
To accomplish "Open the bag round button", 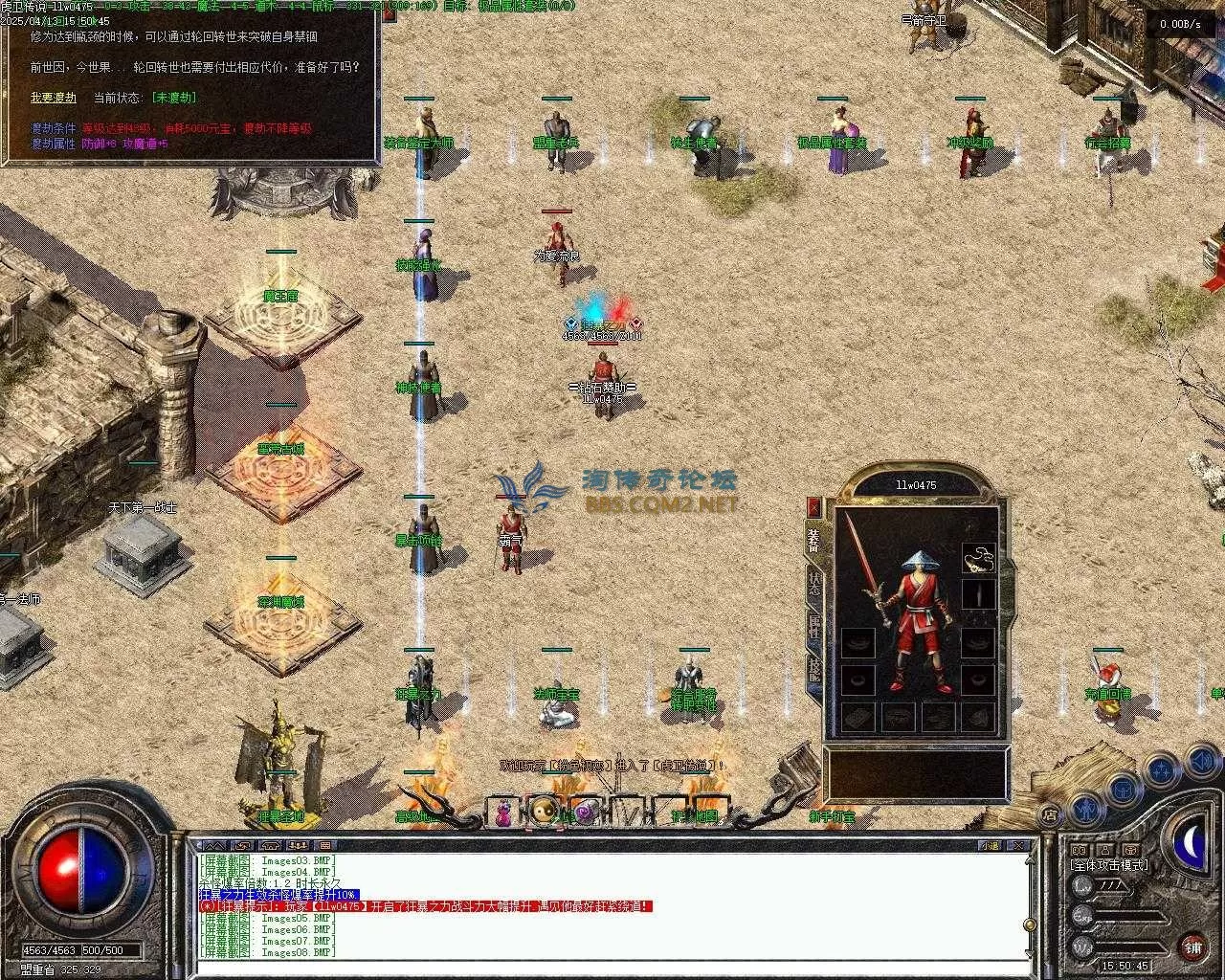I will pyautogui.click(x=1124, y=788).
